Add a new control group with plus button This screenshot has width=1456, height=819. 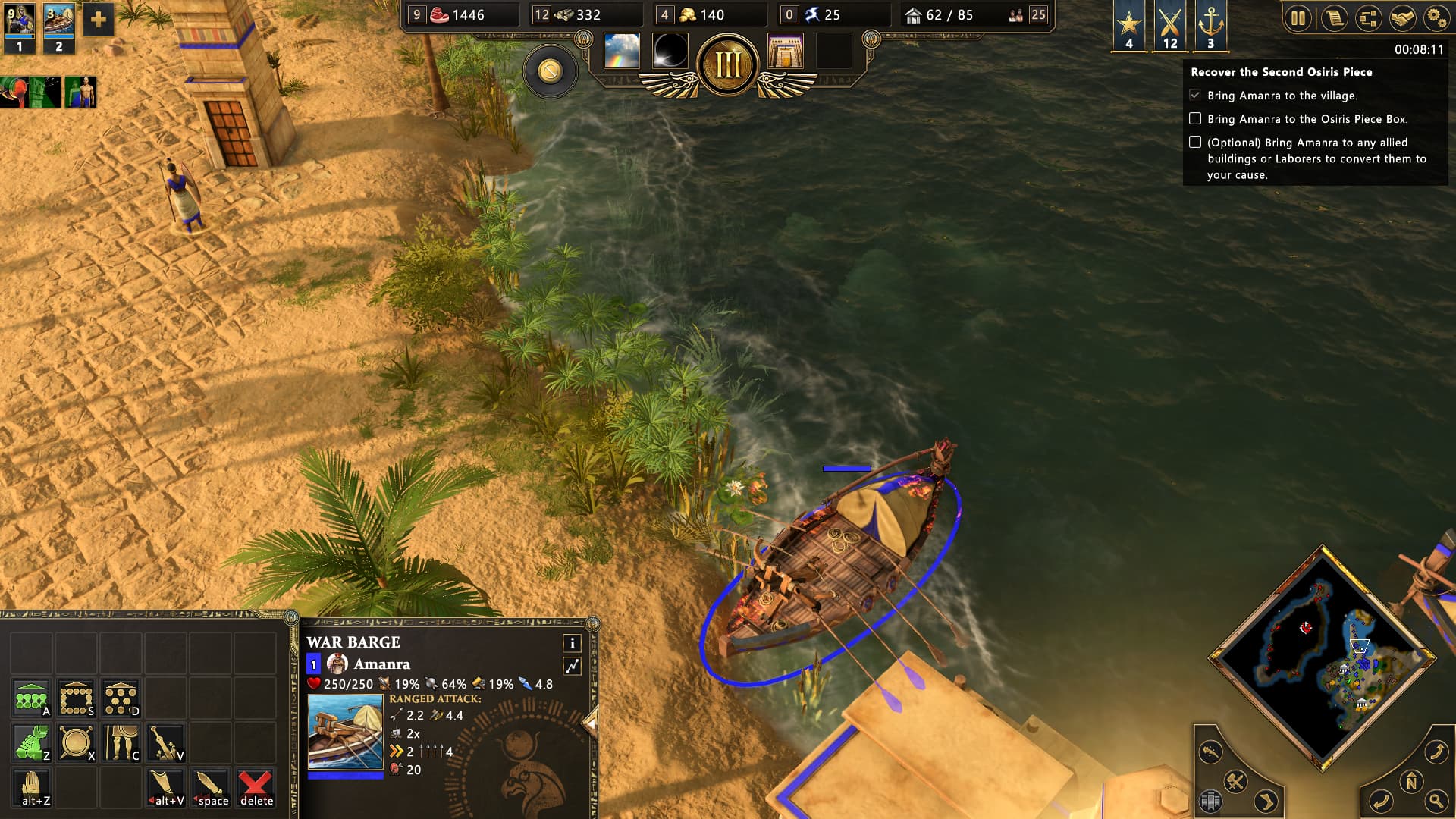[x=98, y=20]
